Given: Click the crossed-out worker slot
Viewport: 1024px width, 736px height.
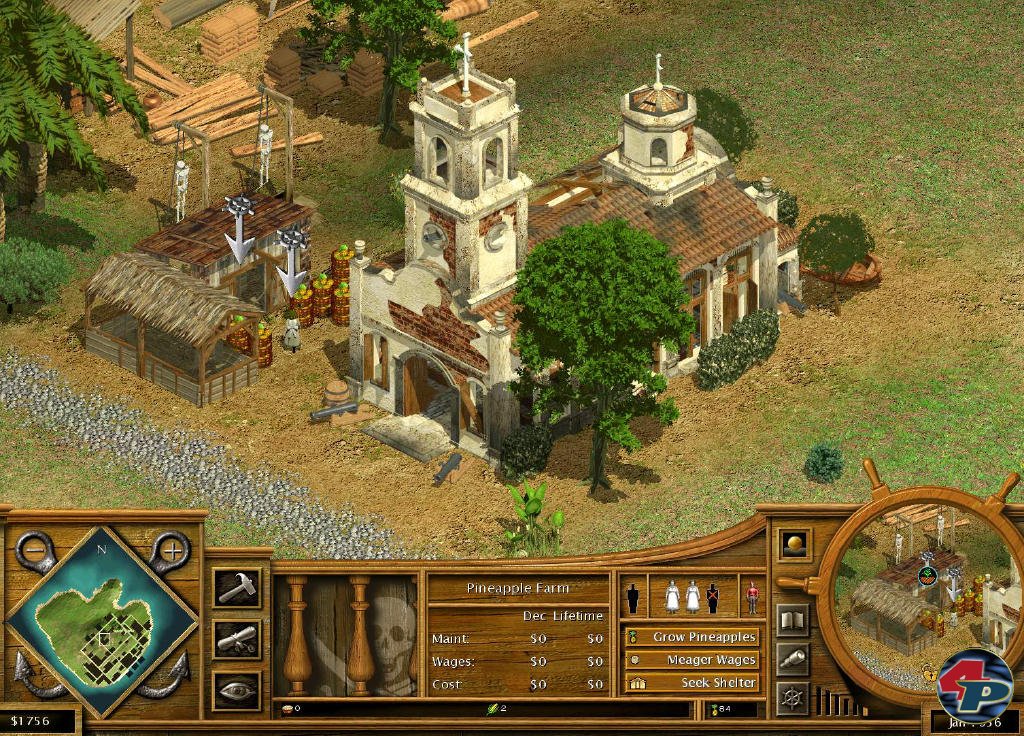Looking at the screenshot, I should (712, 598).
